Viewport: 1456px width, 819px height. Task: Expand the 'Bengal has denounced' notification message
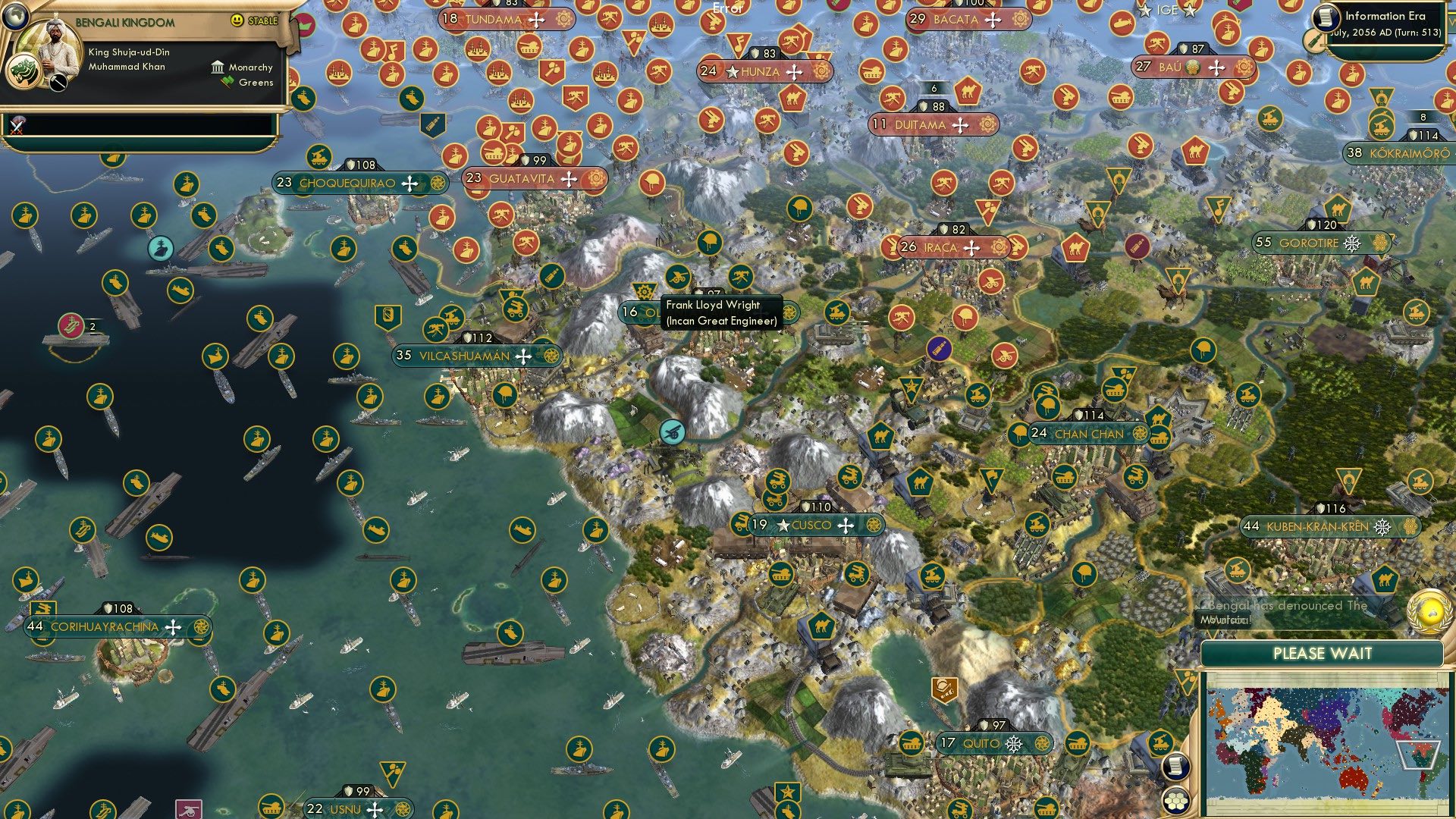point(1282,610)
